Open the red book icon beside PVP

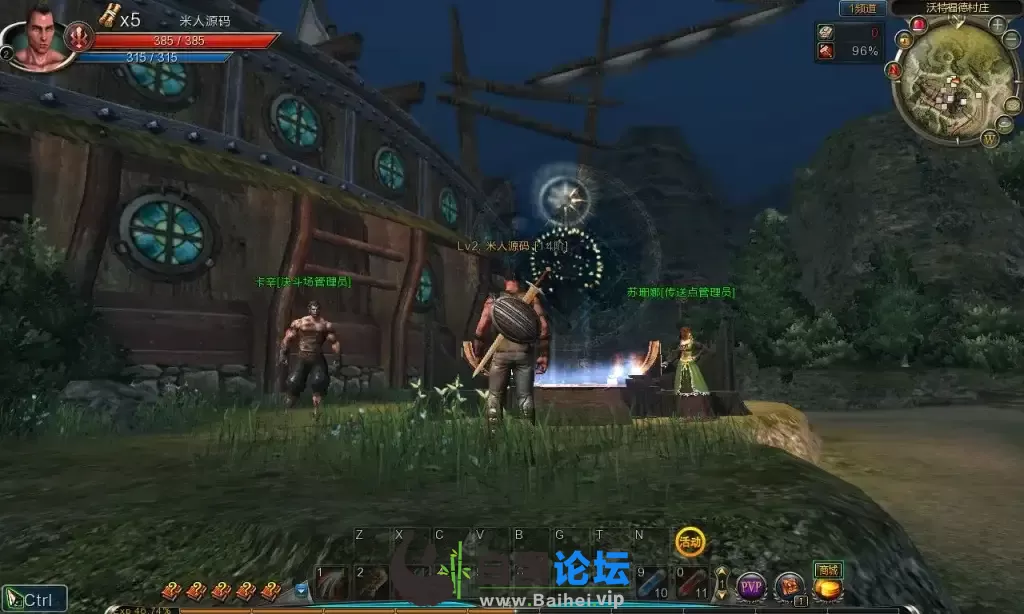tap(789, 586)
